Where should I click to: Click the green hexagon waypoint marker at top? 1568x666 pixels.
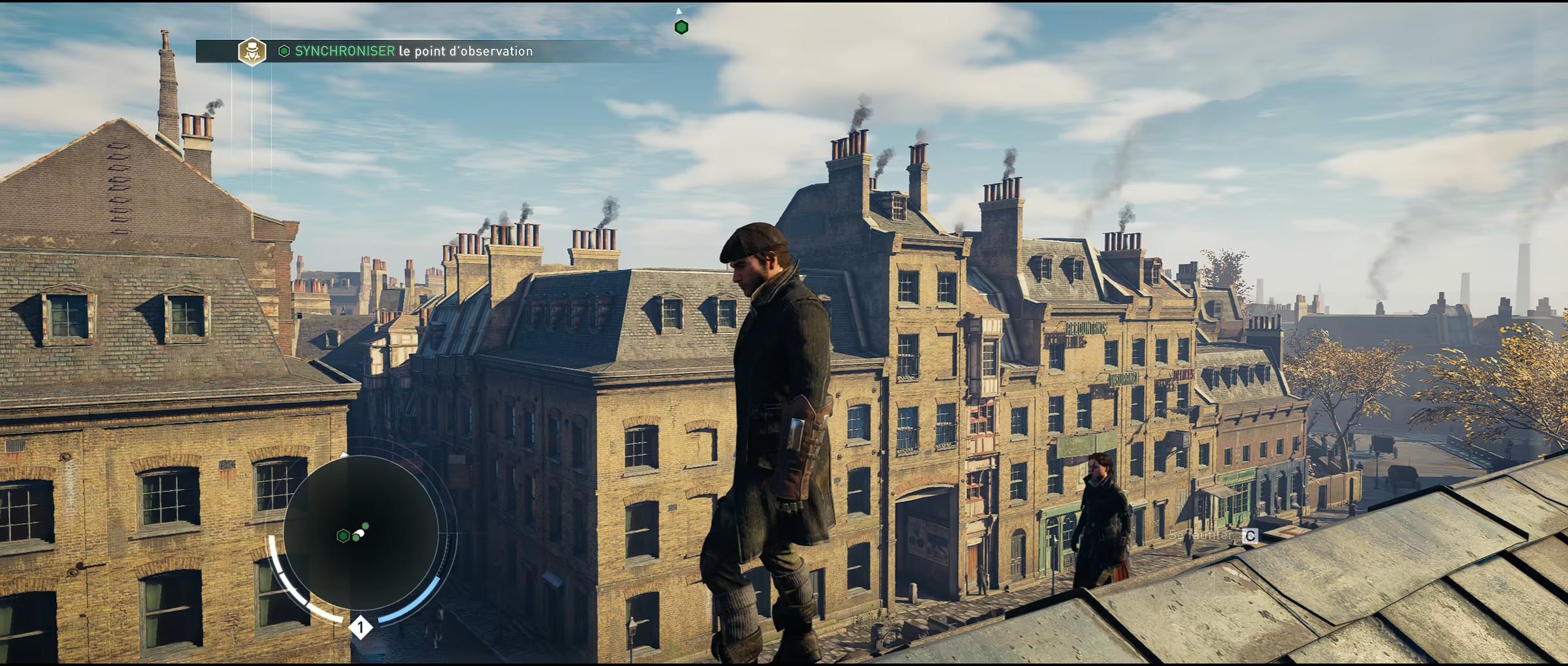681,27
